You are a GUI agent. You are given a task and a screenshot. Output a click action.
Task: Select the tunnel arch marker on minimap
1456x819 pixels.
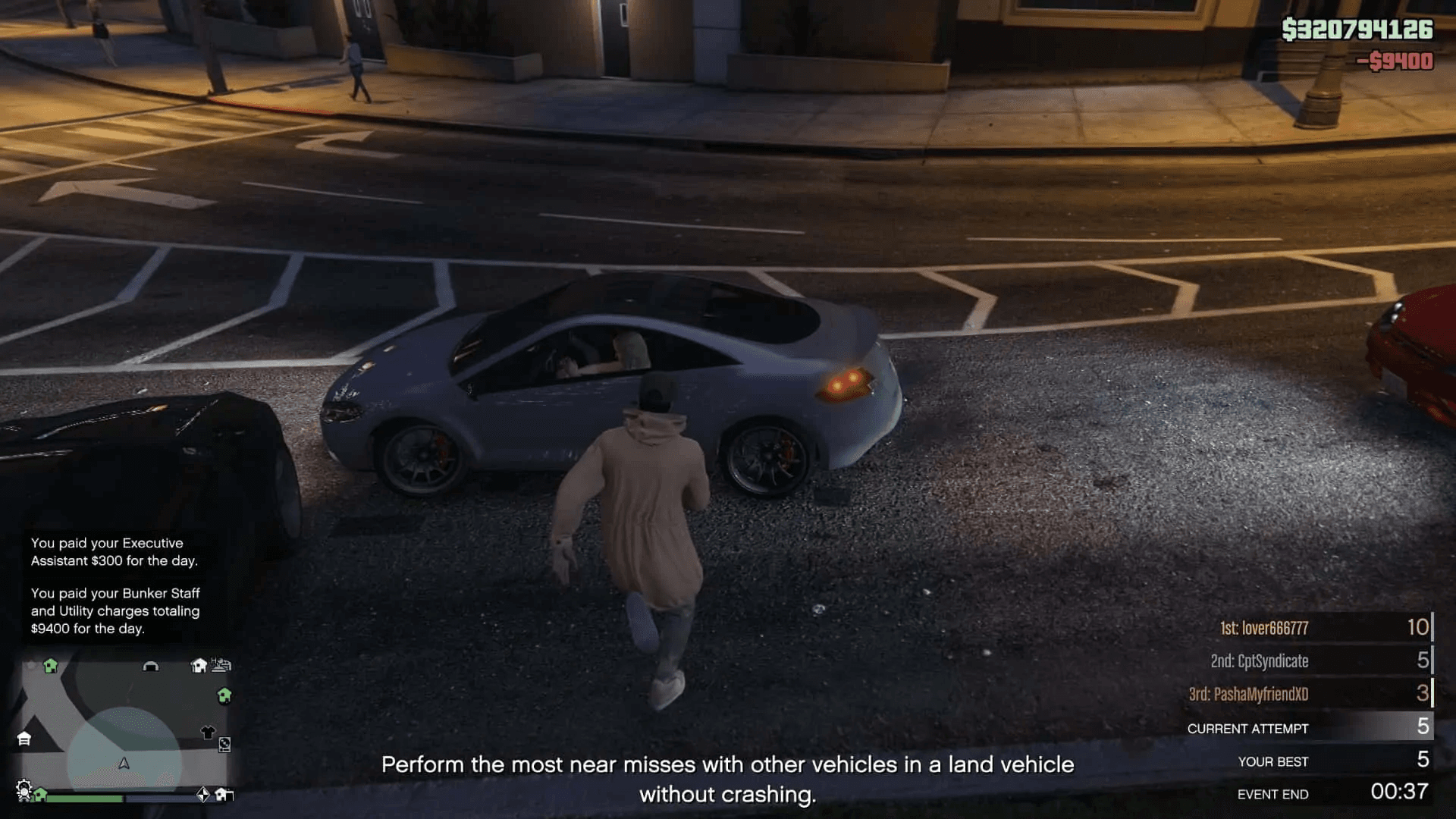click(151, 667)
